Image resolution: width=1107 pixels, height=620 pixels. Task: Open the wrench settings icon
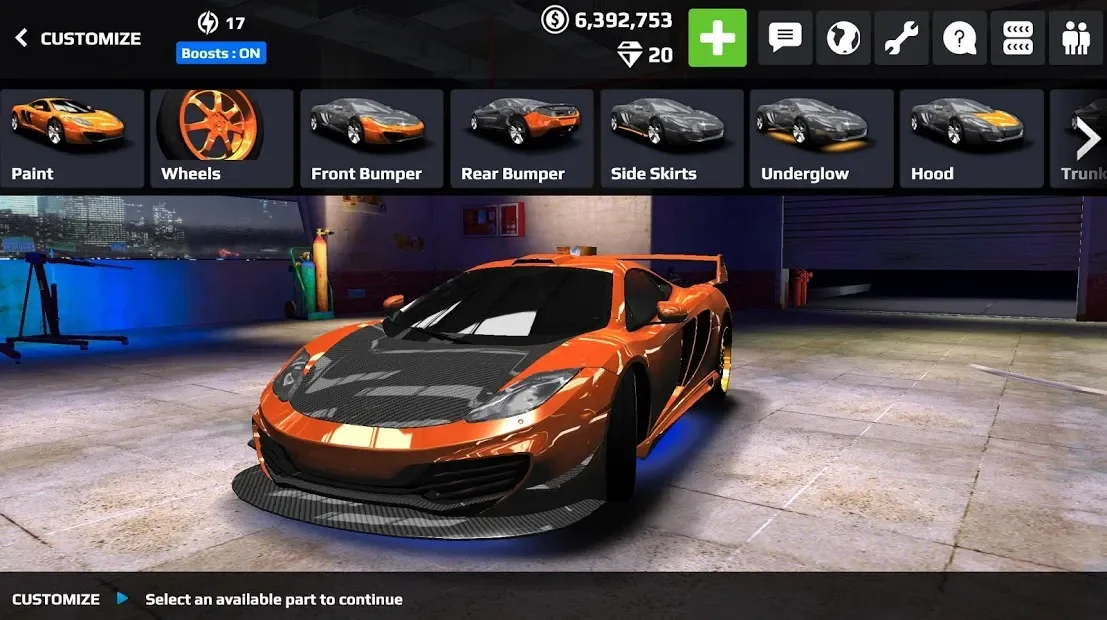point(901,38)
